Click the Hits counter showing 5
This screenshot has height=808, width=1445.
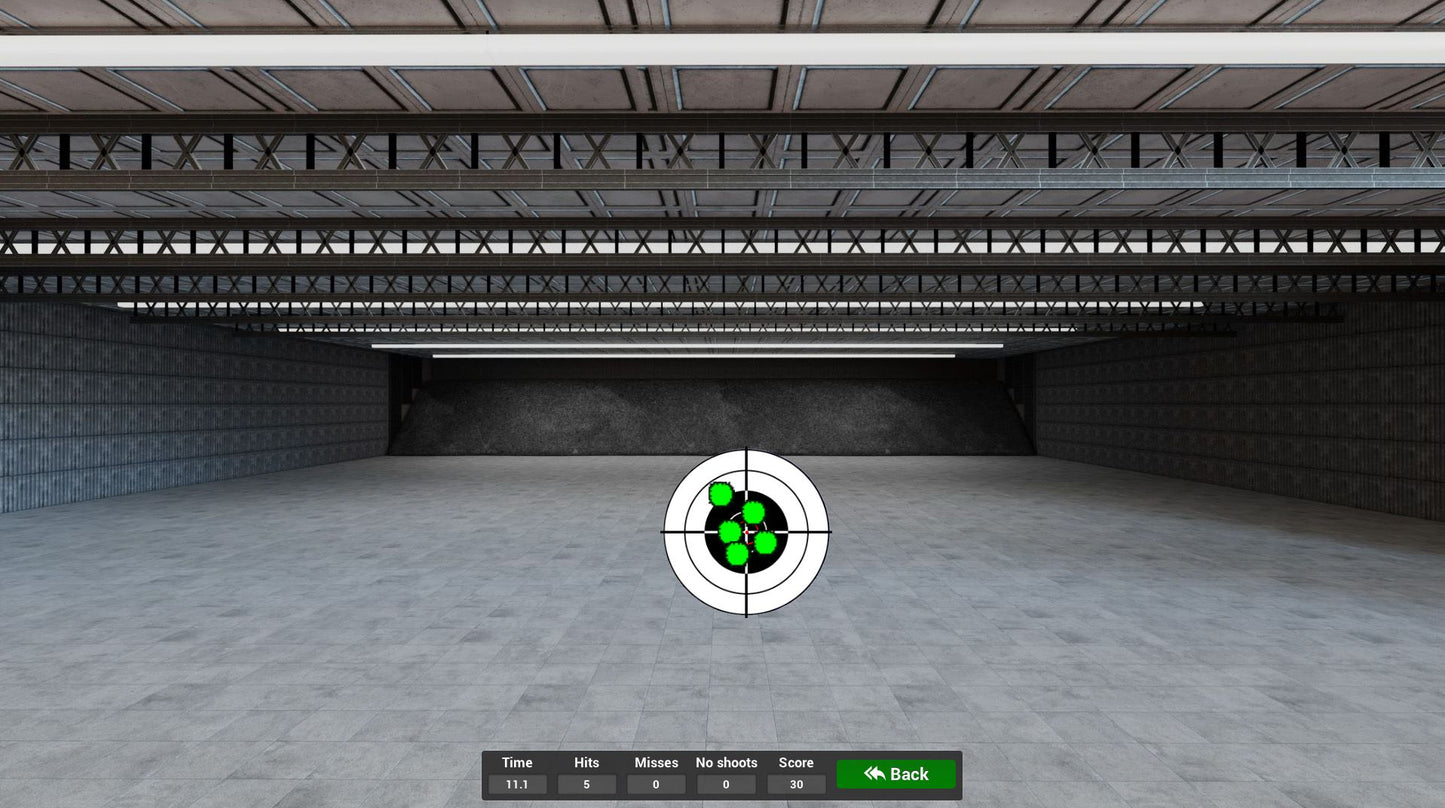[x=586, y=784]
